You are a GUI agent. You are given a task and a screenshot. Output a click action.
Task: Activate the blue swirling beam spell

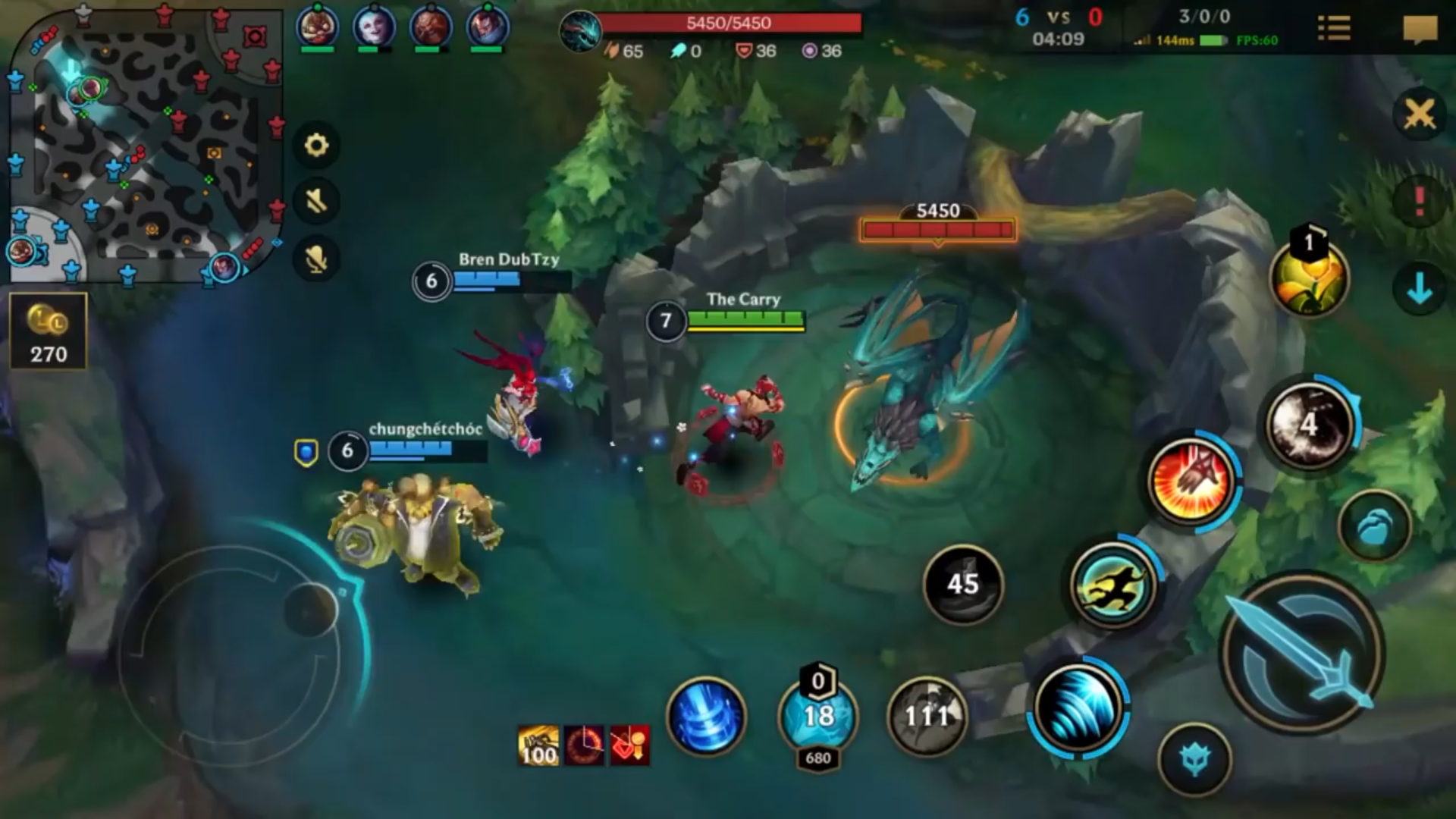tap(706, 717)
